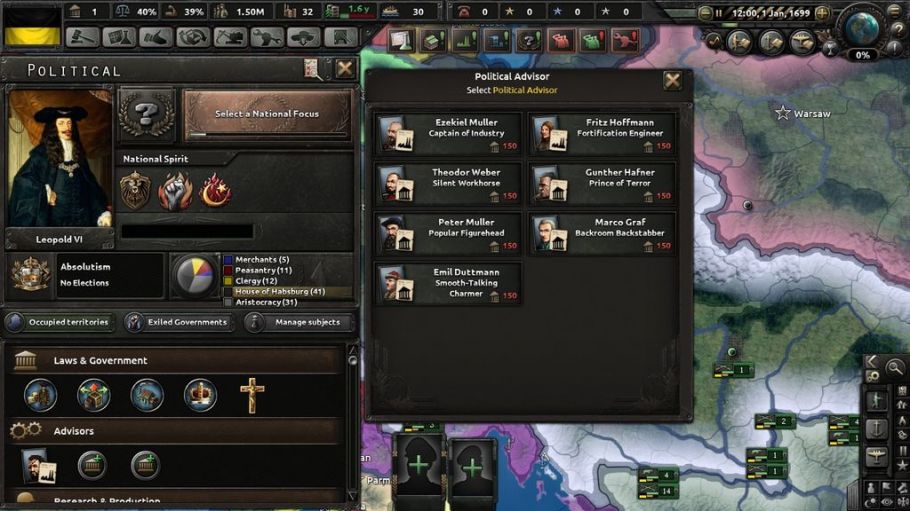
Task: Choose Marco Graf, Backroom Backstabber
Action: (603, 233)
